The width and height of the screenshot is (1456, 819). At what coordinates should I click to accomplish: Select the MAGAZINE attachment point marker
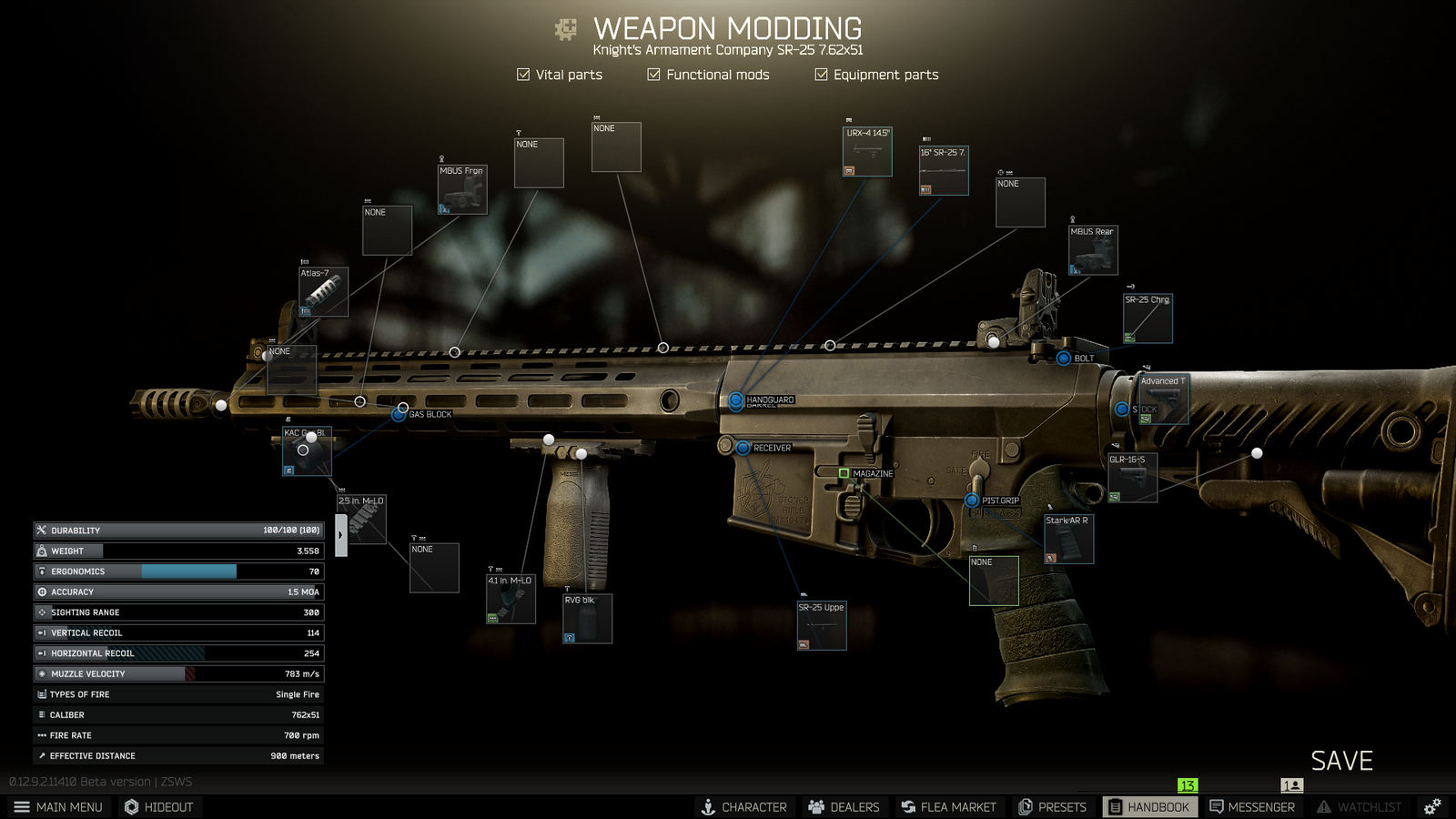point(845,473)
